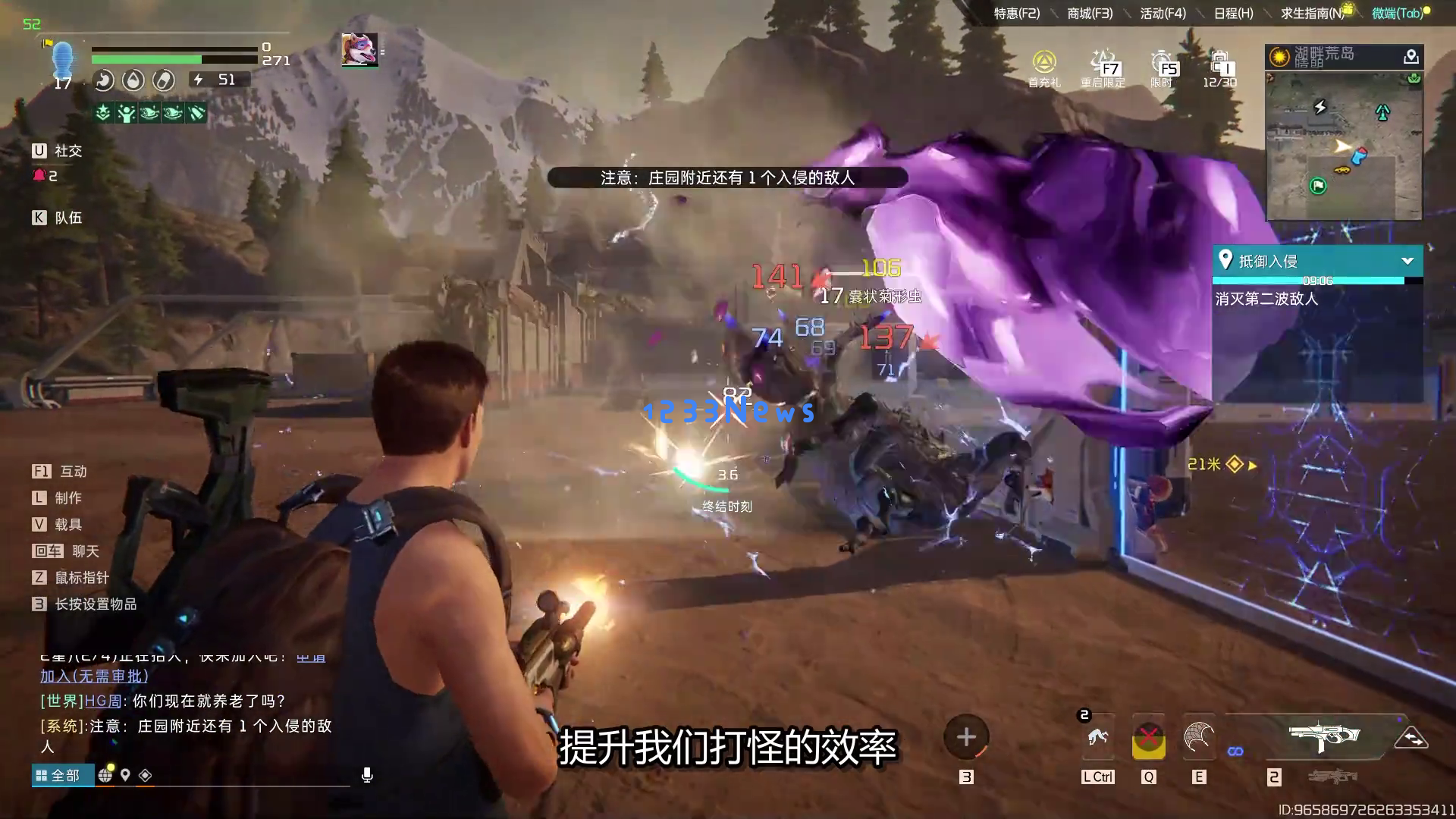Open the minimap
This screenshot has height=819, width=1456.
[1344, 144]
